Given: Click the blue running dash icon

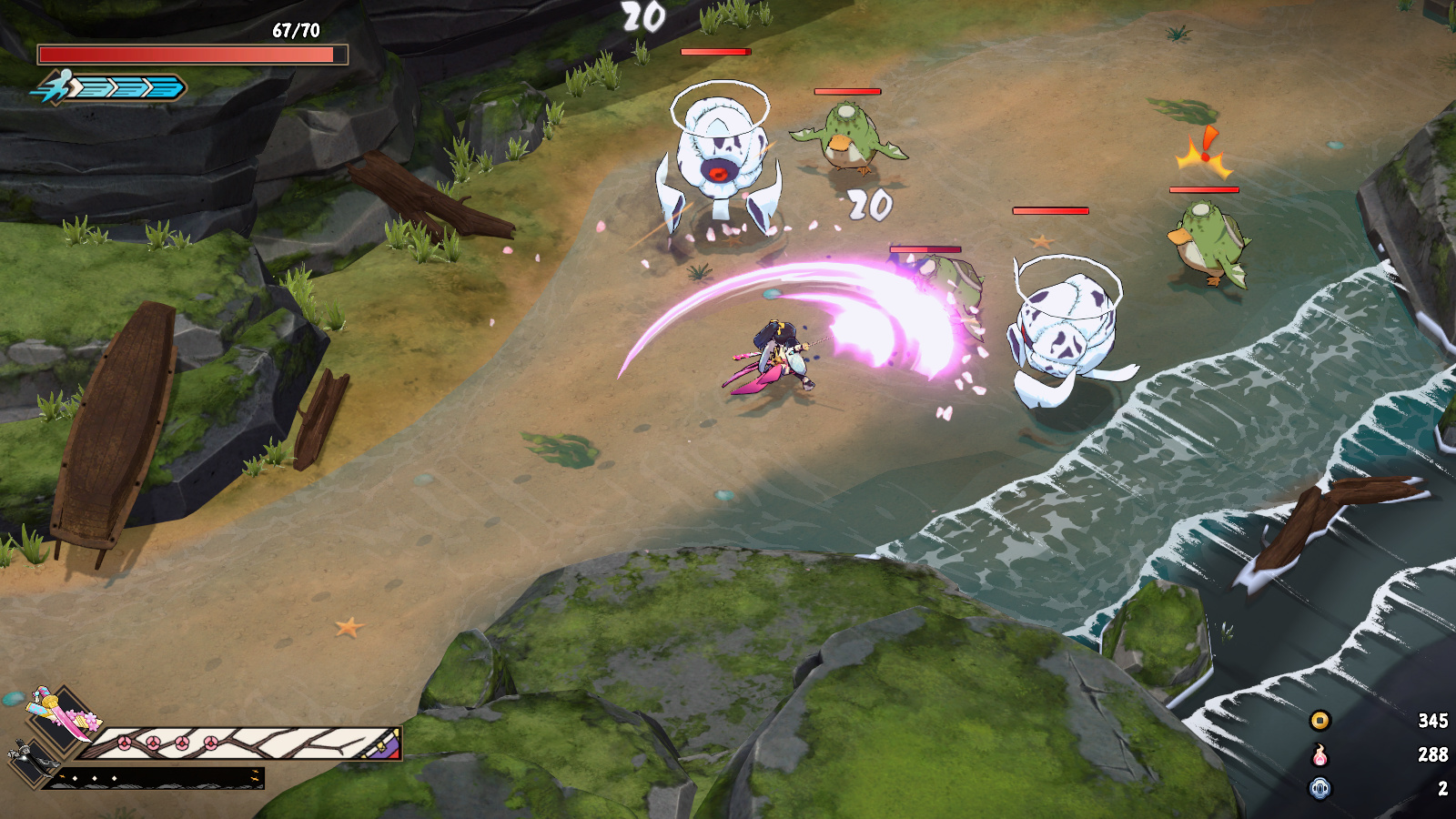Looking at the screenshot, I should 56,87.
